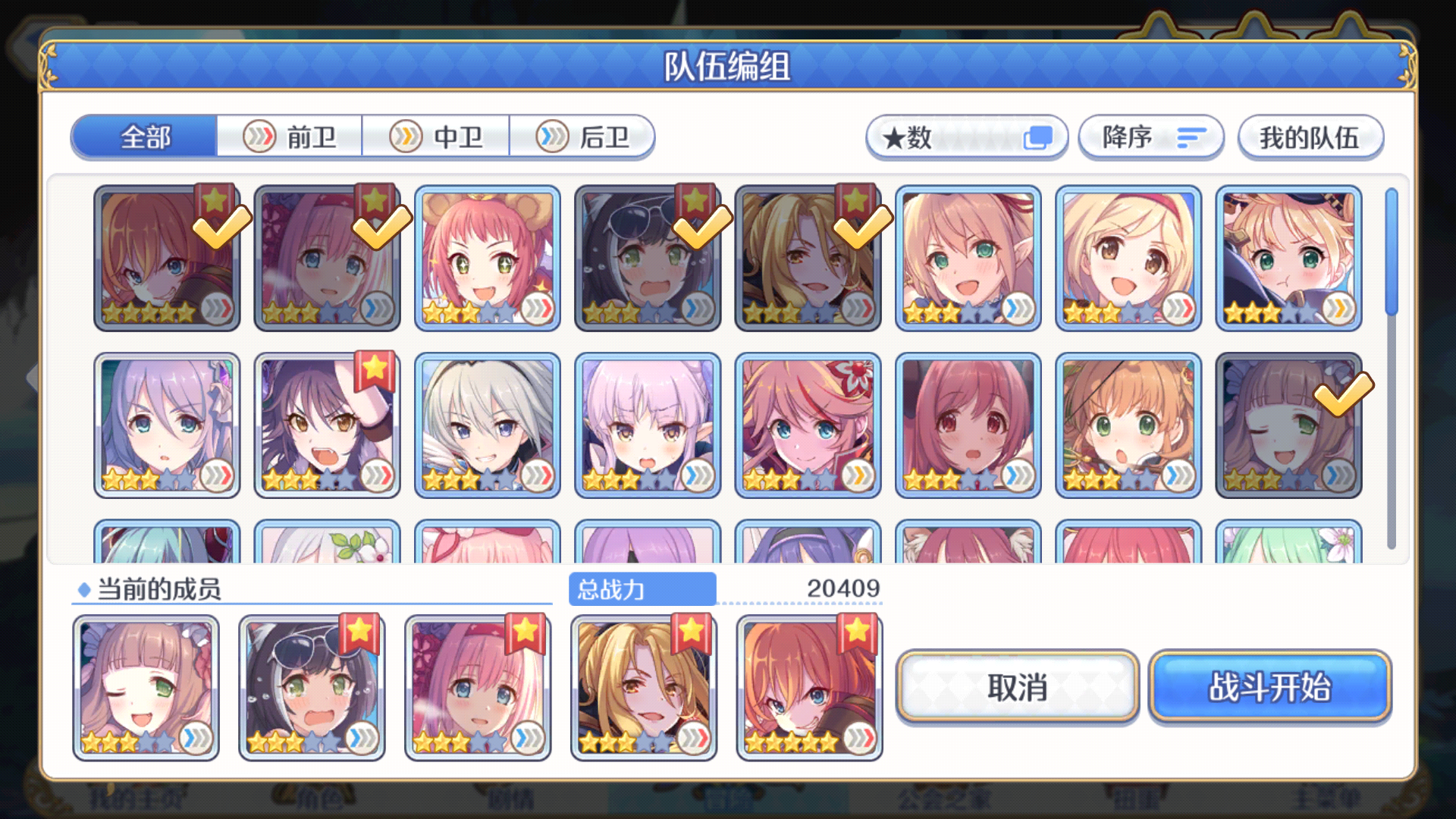Screen dimensions: 1456x819
Task: Click the blue stack icon beside the star filter
Action: [1038, 137]
